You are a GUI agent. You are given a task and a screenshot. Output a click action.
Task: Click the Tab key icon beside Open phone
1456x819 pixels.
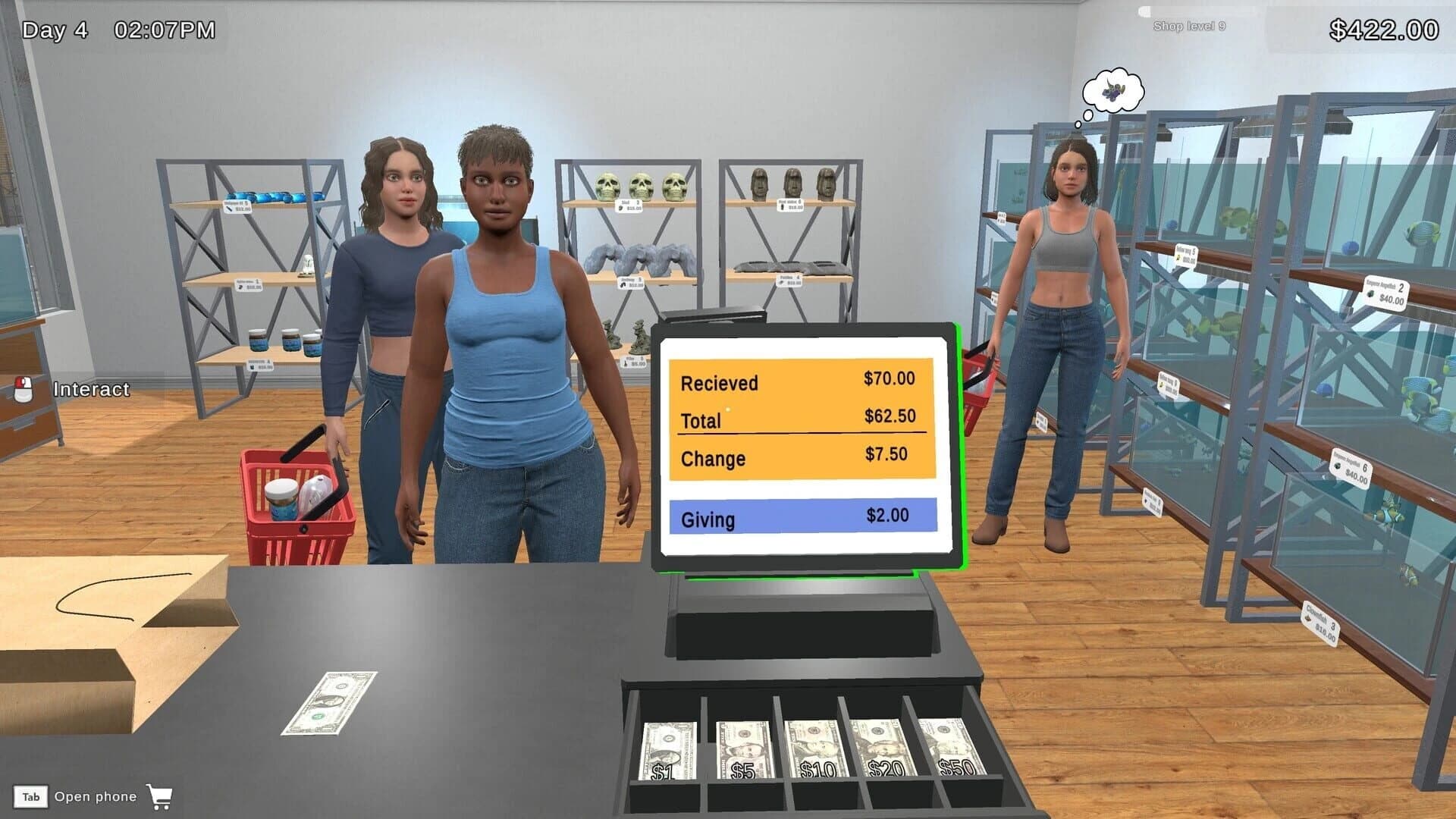(31, 797)
